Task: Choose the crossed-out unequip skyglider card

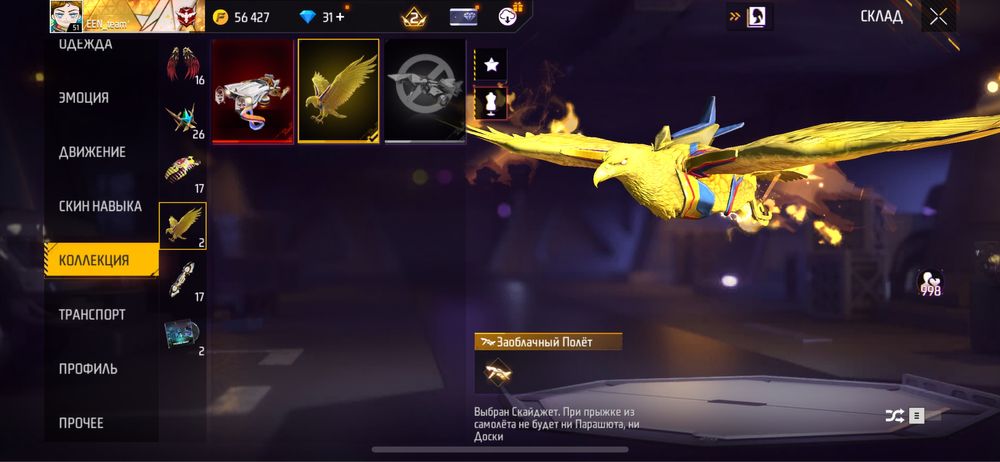Action: [x=425, y=91]
